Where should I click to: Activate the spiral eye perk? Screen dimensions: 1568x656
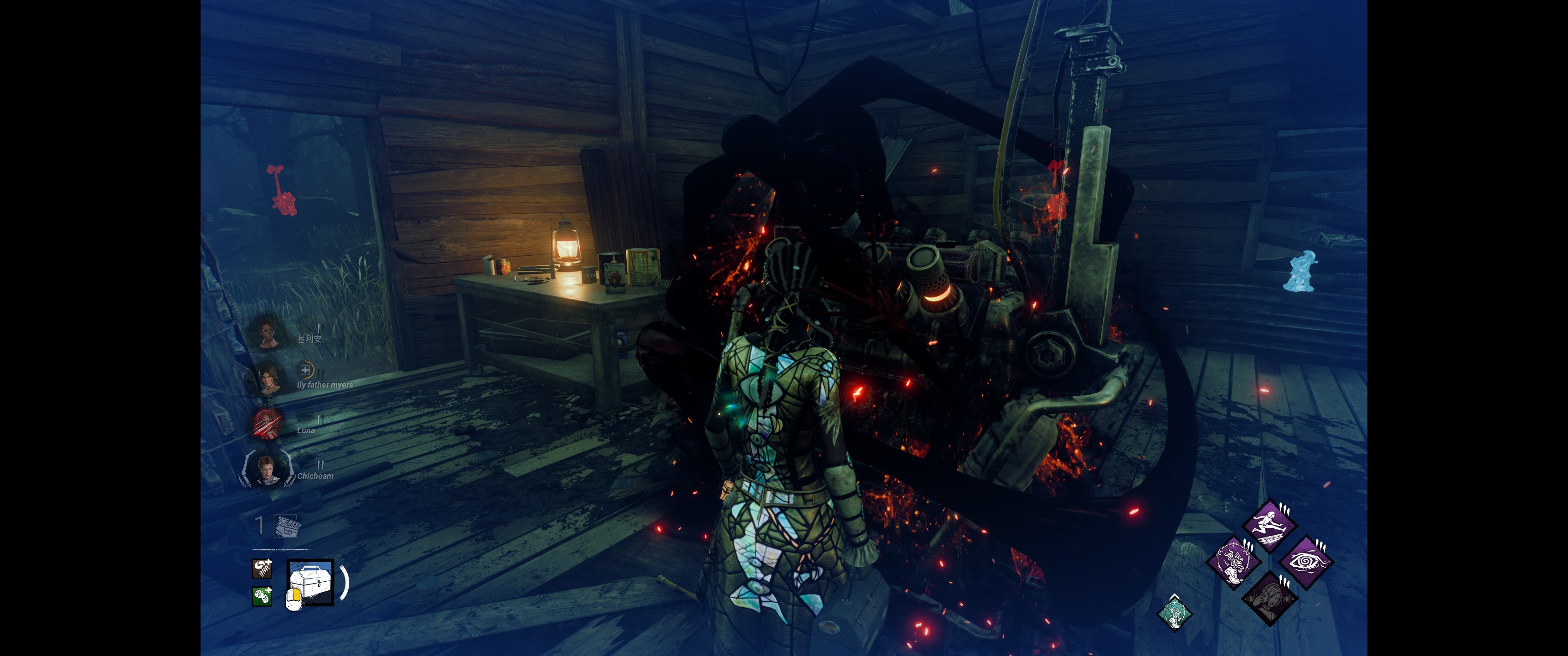pos(1305,561)
